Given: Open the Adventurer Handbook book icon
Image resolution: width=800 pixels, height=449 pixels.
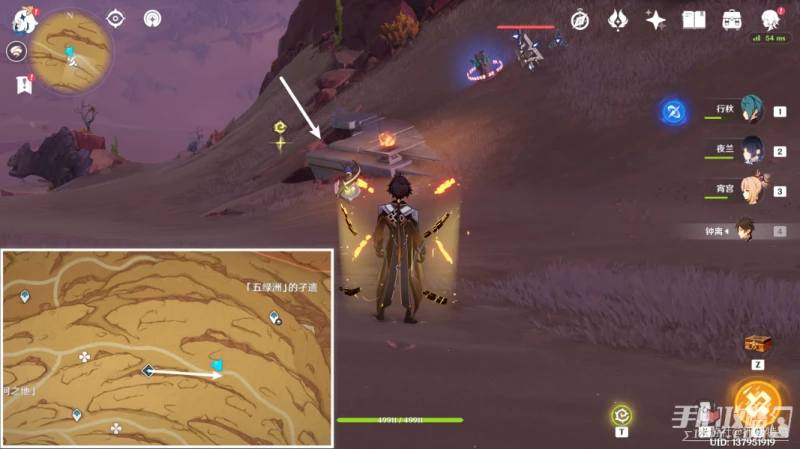Looking at the screenshot, I should (x=694, y=20).
